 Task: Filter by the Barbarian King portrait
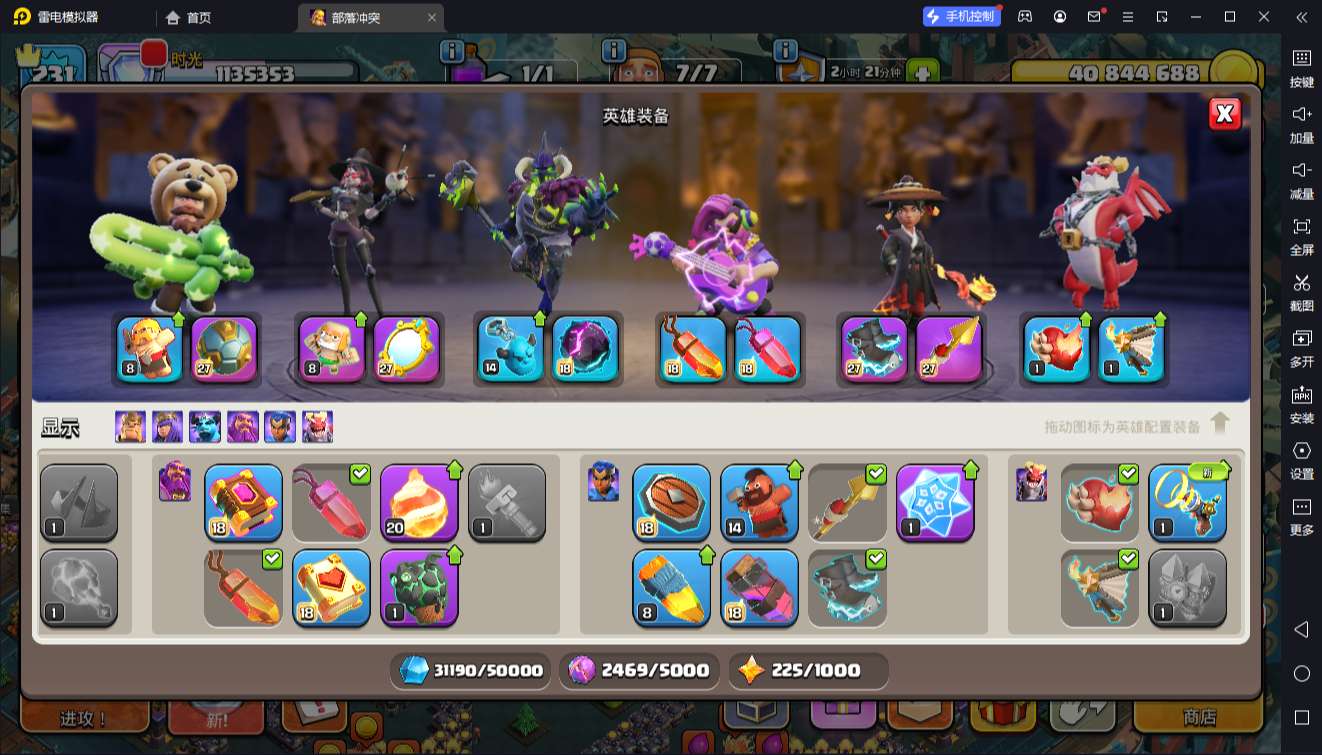pos(130,427)
